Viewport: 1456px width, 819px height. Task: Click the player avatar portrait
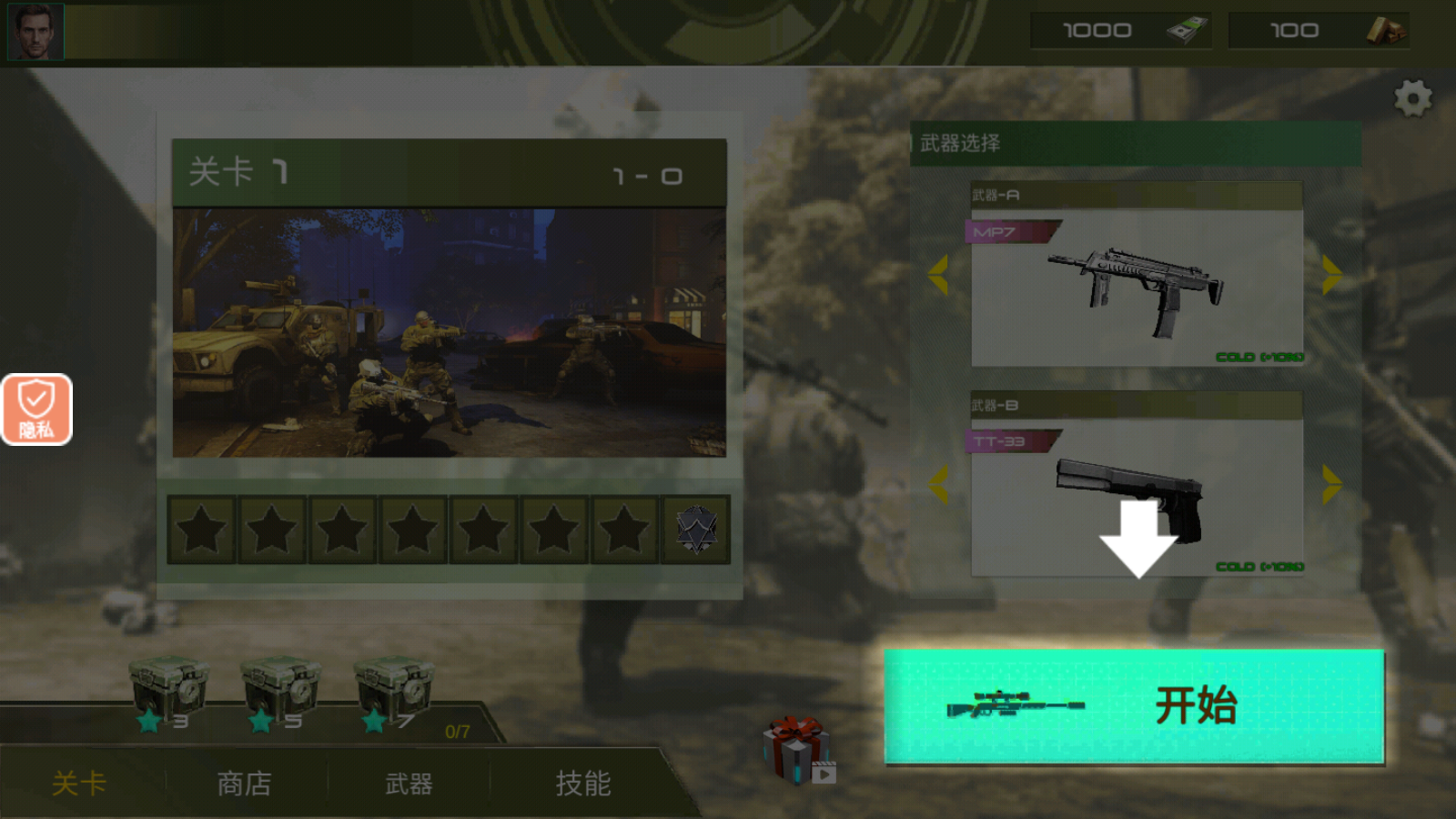pos(35,30)
